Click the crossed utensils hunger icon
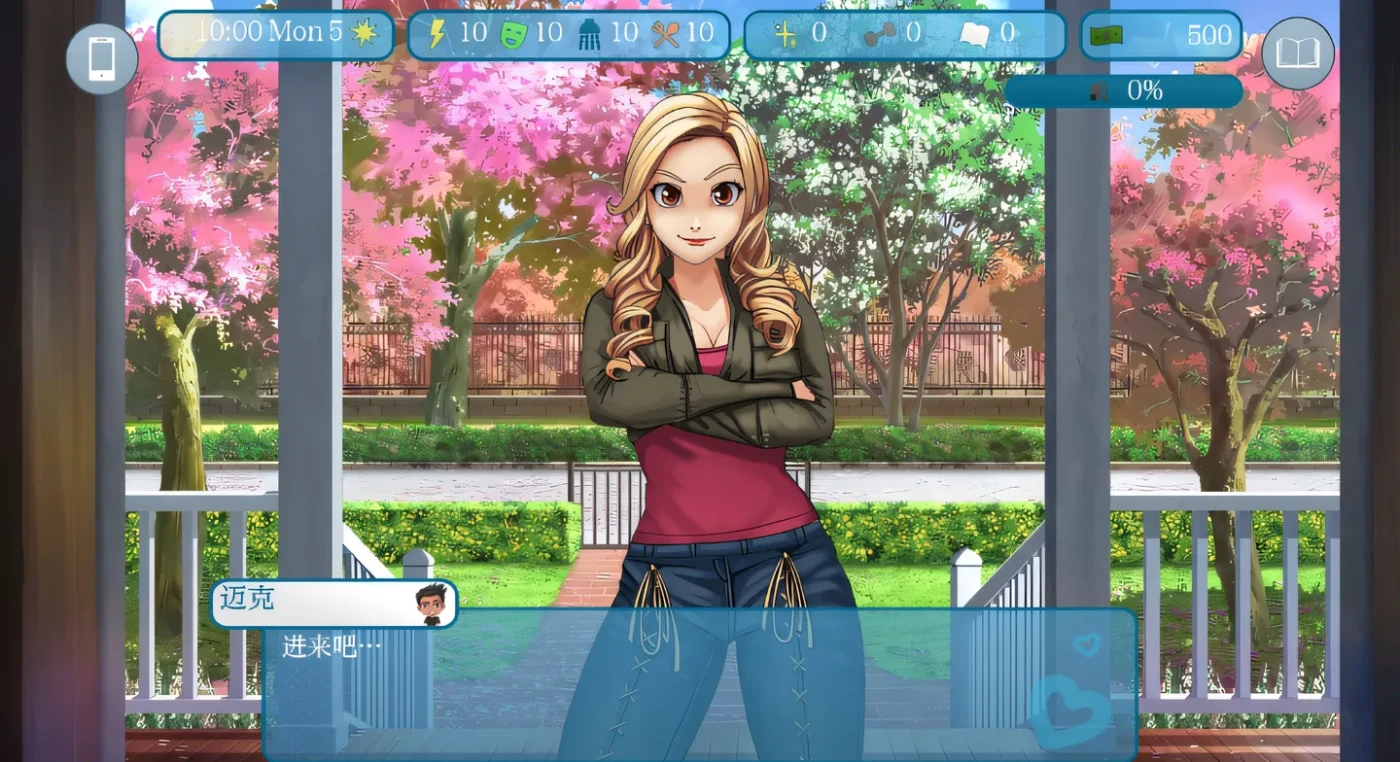The height and width of the screenshot is (762, 1400). tap(666, 33)
